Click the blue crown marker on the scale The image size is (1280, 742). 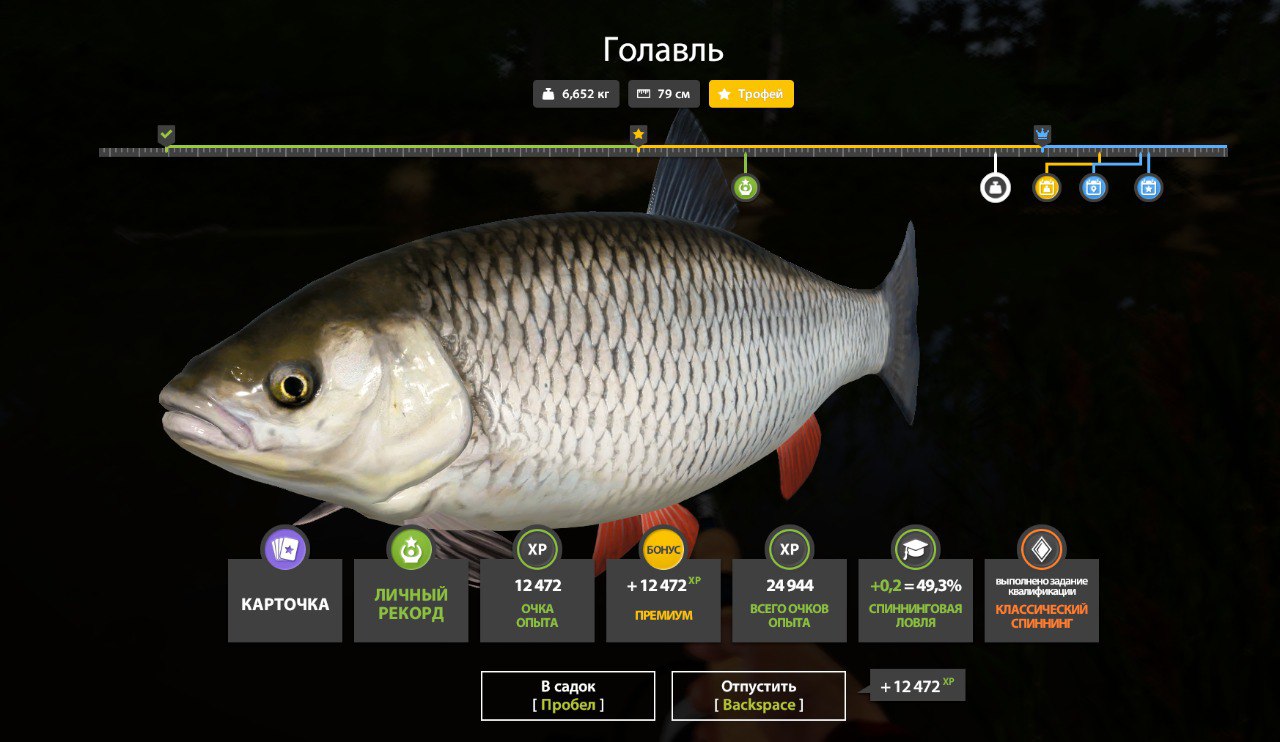[1042, 134]
